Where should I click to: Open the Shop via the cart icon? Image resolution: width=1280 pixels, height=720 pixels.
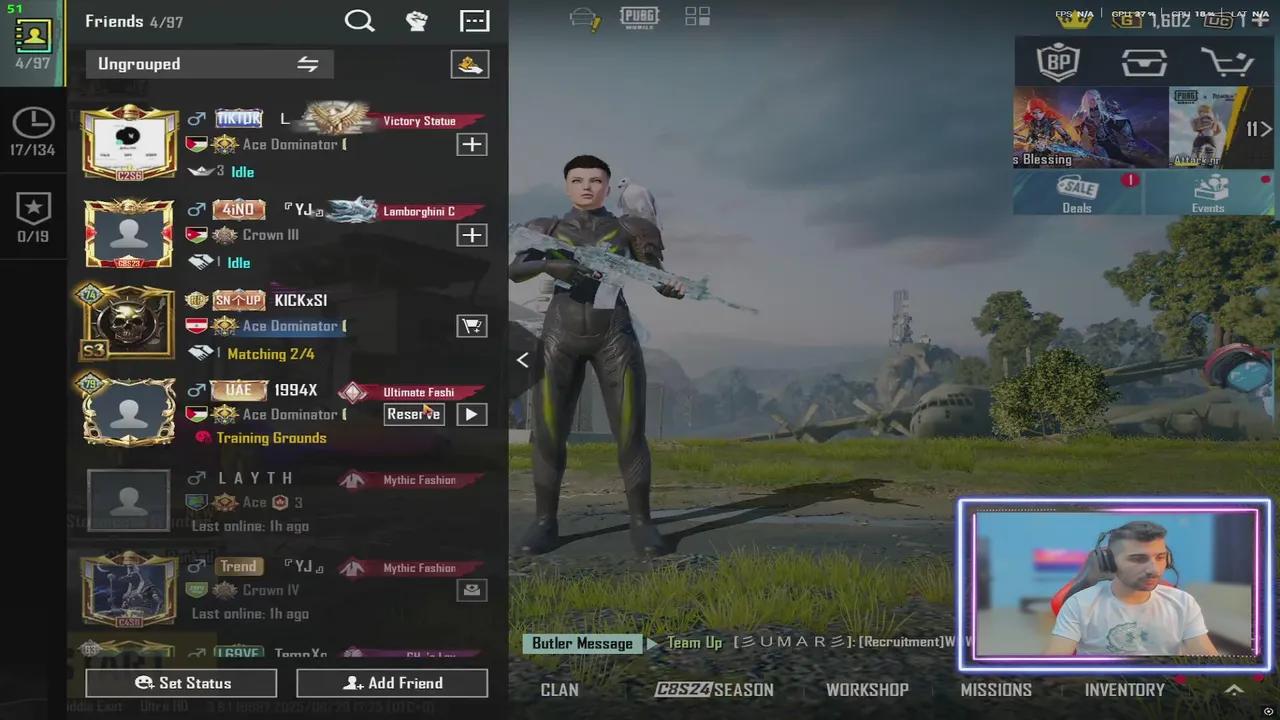click(x=1229, y=61)
